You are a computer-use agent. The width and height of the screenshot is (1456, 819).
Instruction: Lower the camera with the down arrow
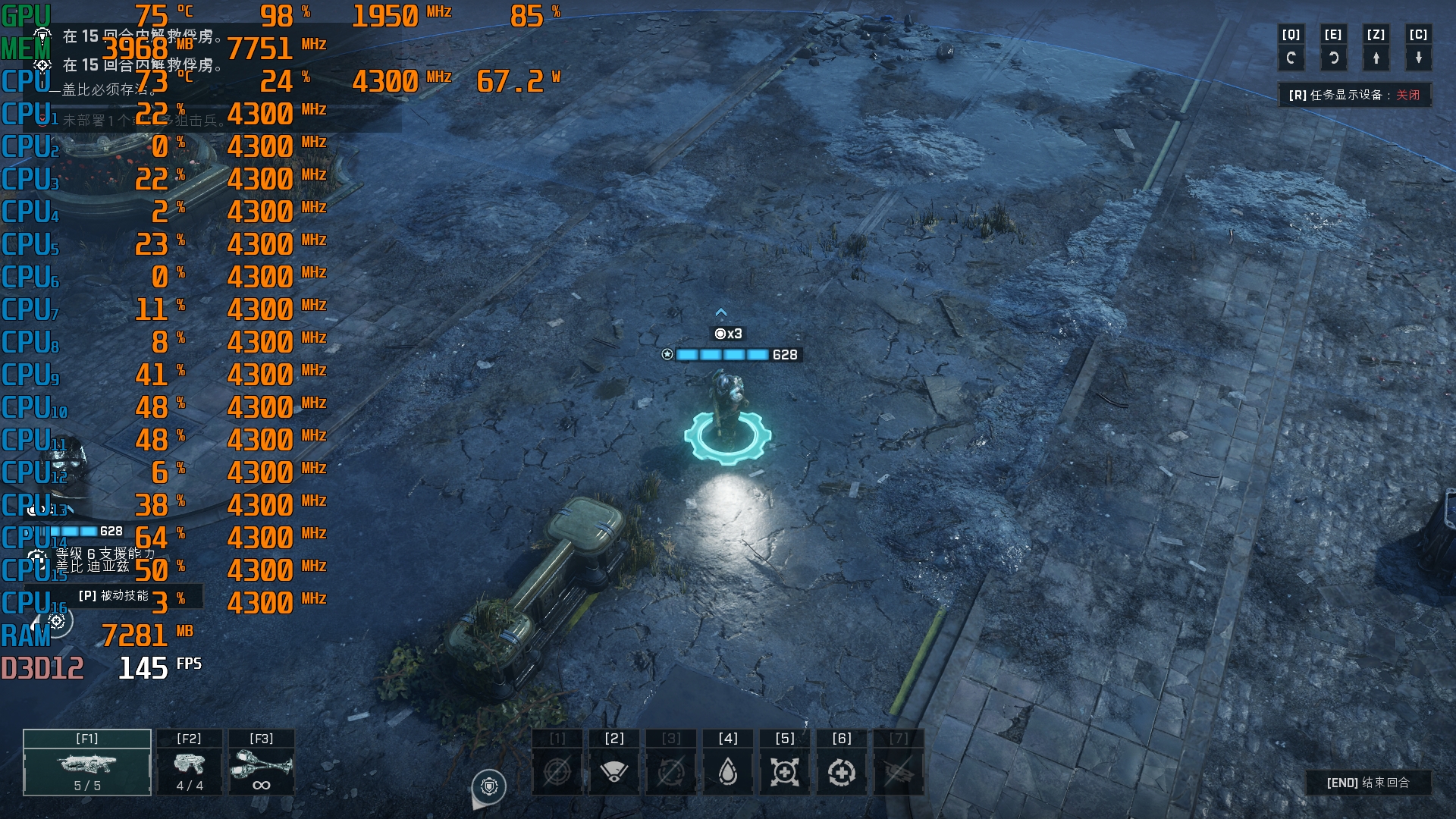1418,58
